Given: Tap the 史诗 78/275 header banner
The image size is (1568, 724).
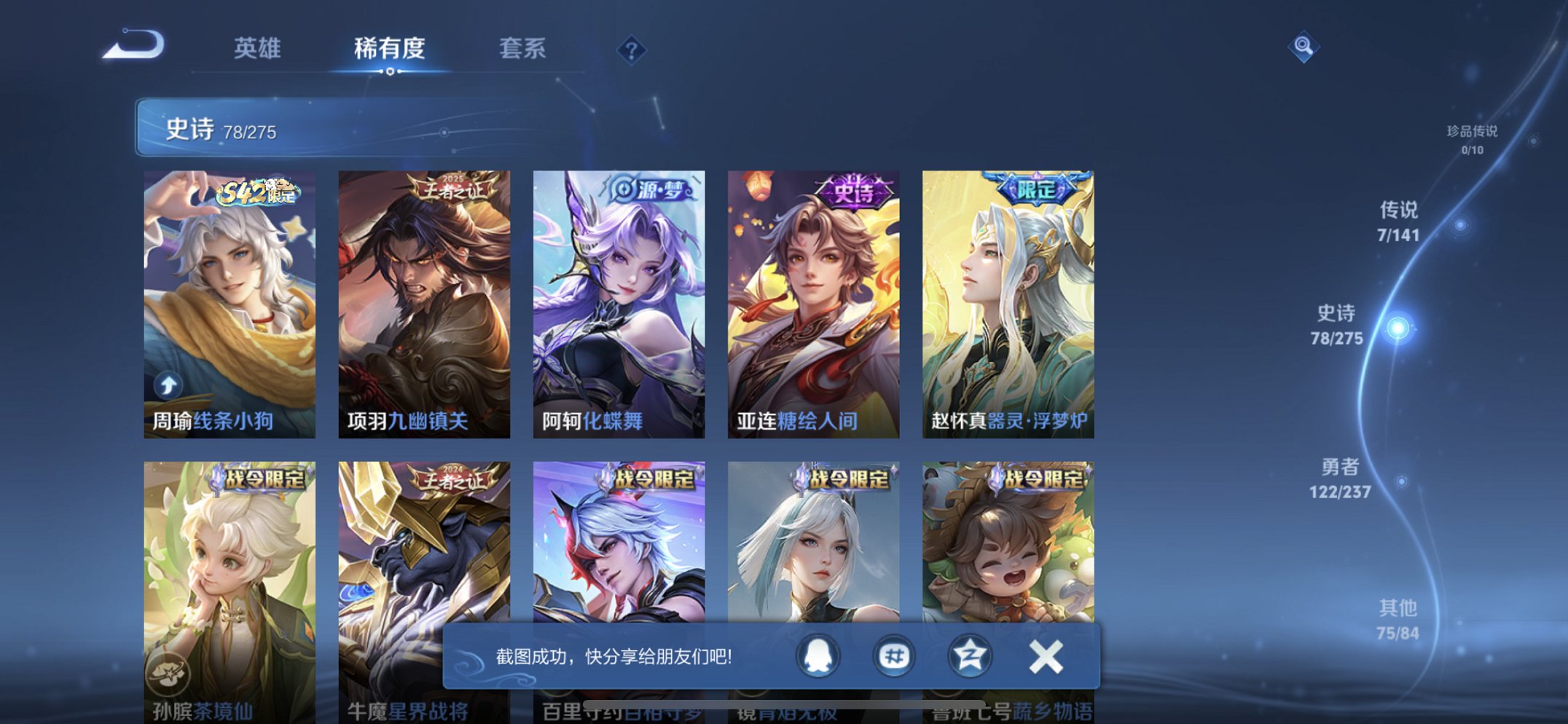Looking at the screenshot, I should [291, 130].
